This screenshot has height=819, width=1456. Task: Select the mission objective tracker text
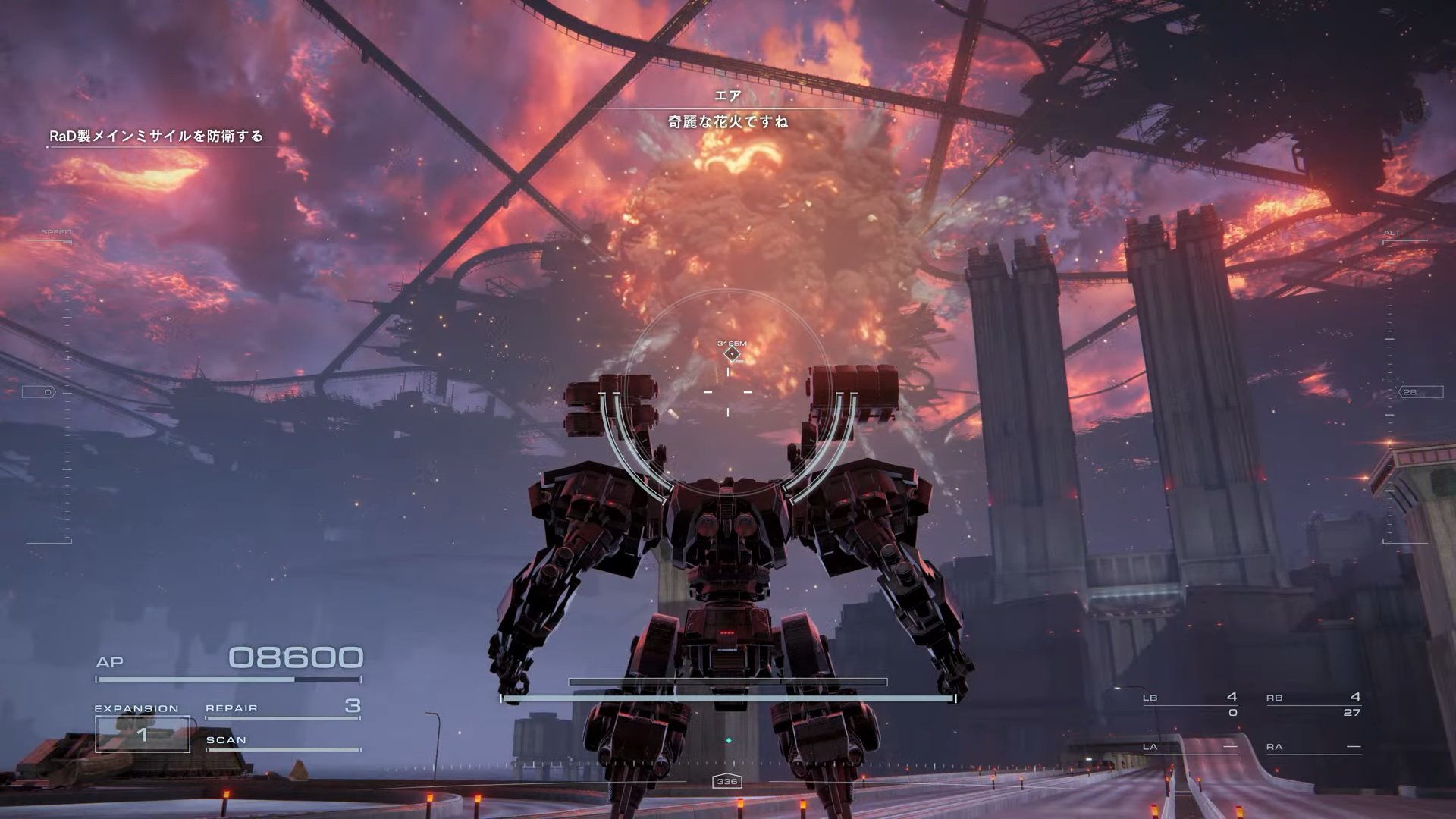point(156,136)
